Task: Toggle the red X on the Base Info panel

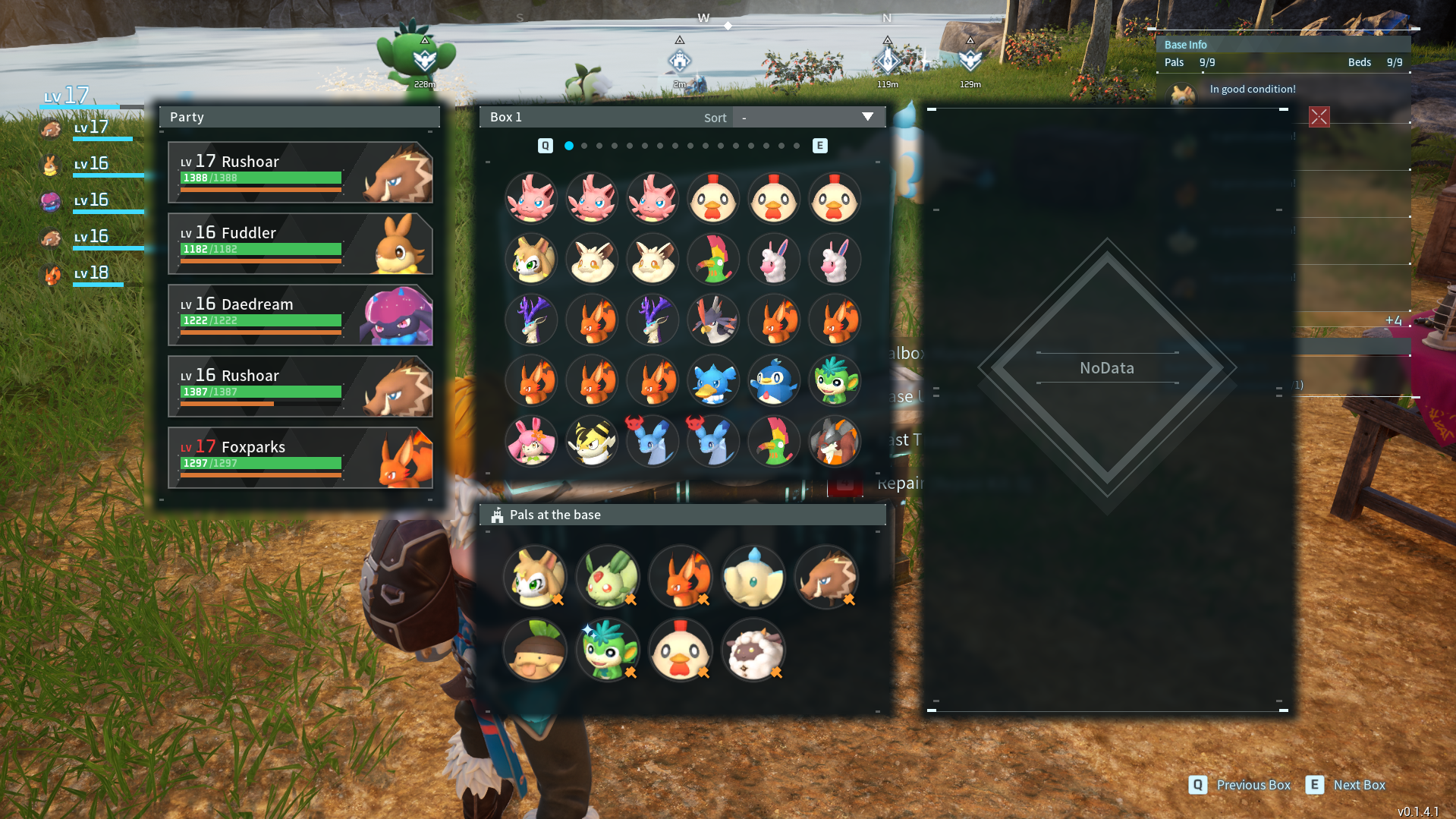Action: [1319, 117]
